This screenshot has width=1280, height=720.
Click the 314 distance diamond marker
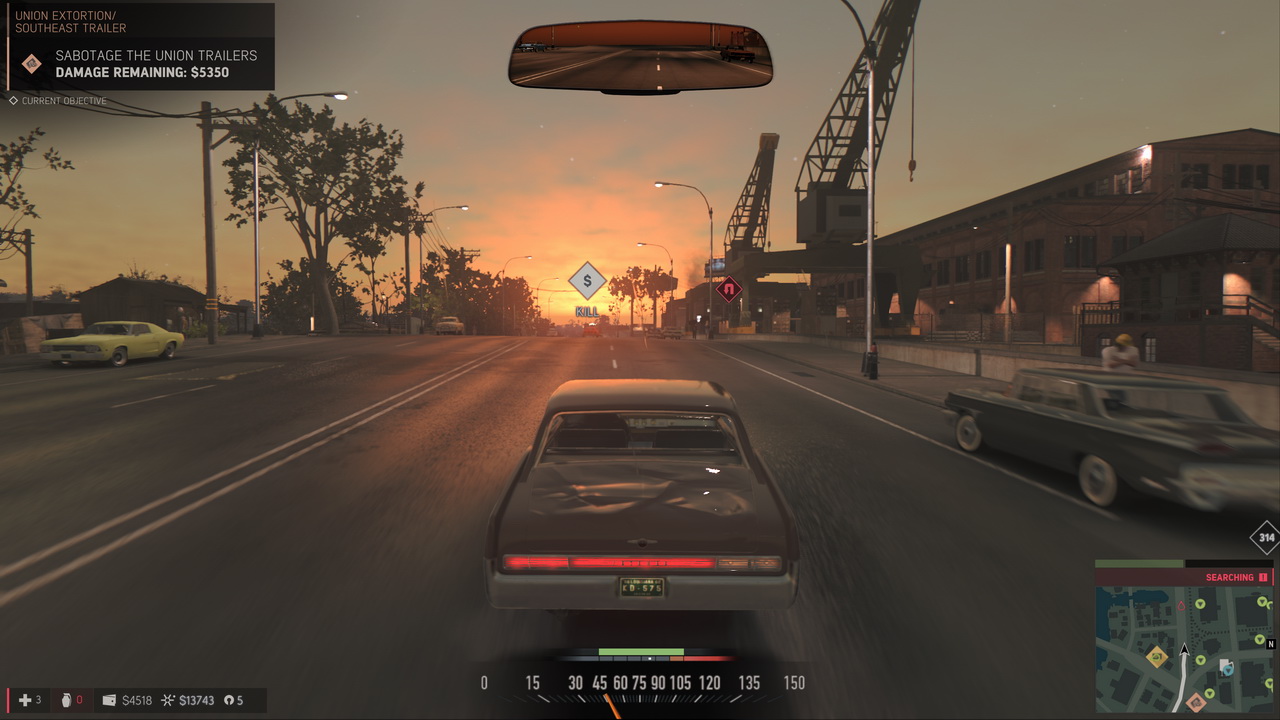[x=1266, y=537]
